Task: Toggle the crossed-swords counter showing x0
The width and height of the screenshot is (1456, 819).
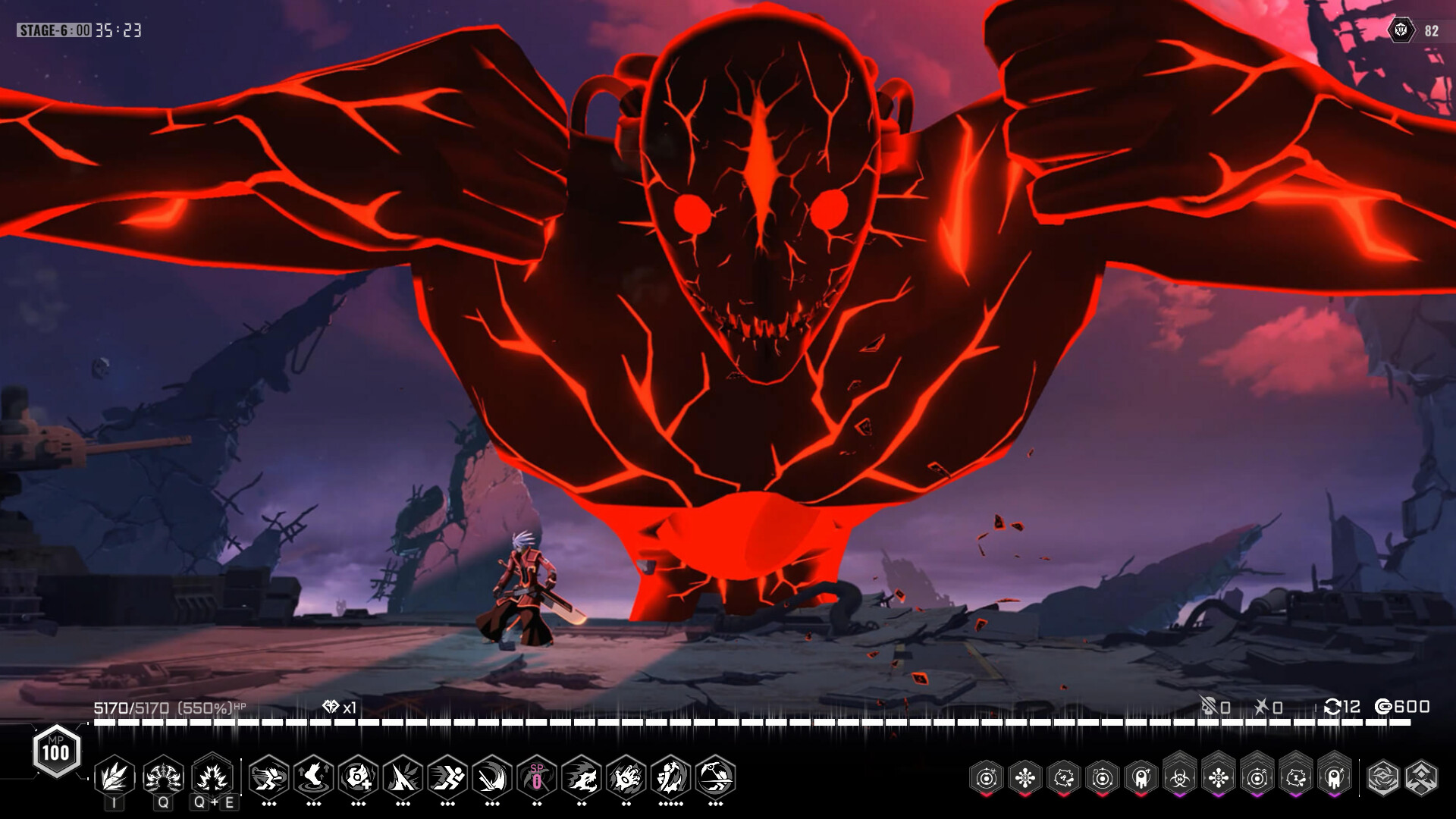Action: pos(1268,708)
